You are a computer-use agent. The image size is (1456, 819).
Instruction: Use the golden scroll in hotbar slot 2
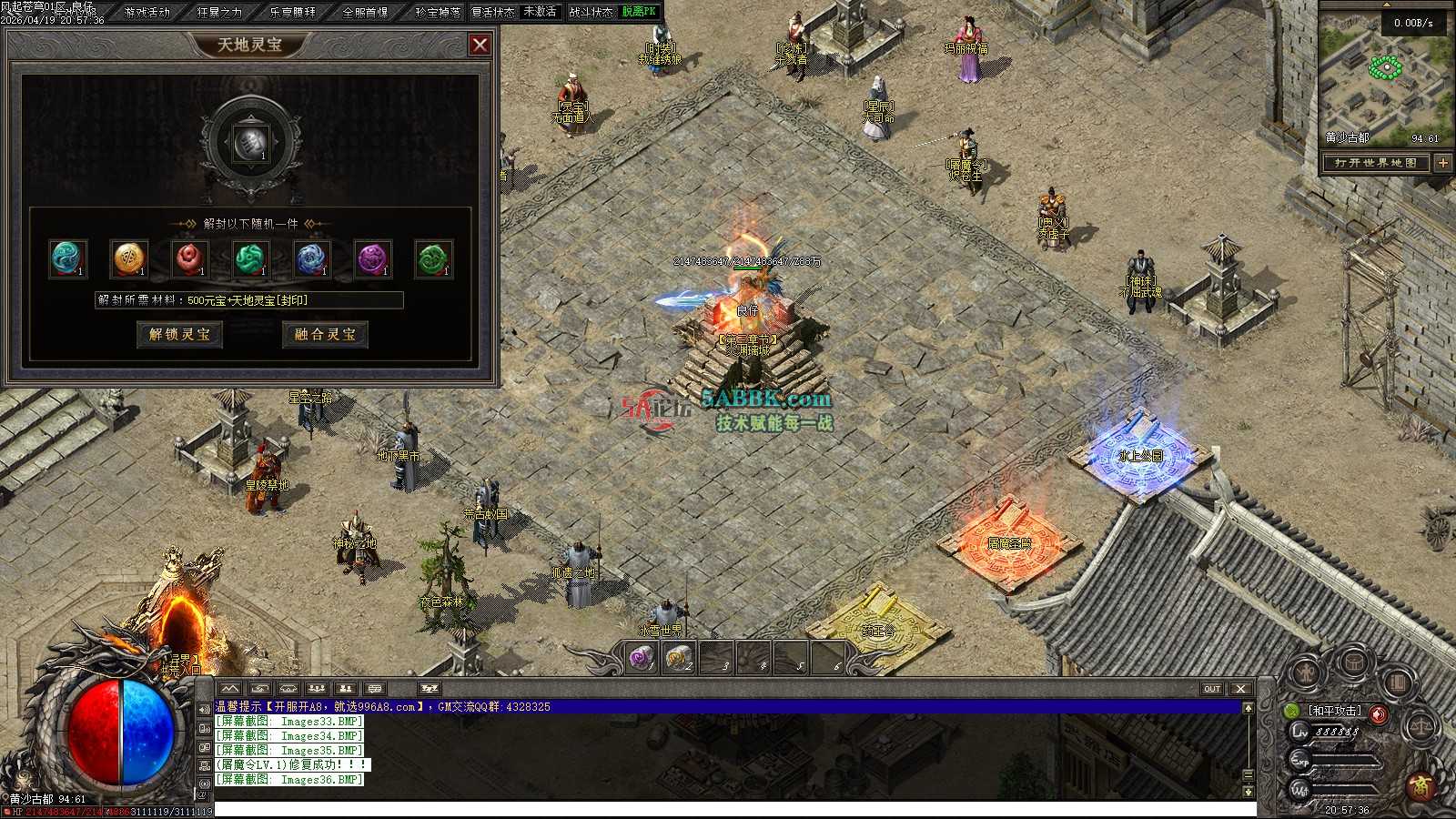click(x=680, y=657)
